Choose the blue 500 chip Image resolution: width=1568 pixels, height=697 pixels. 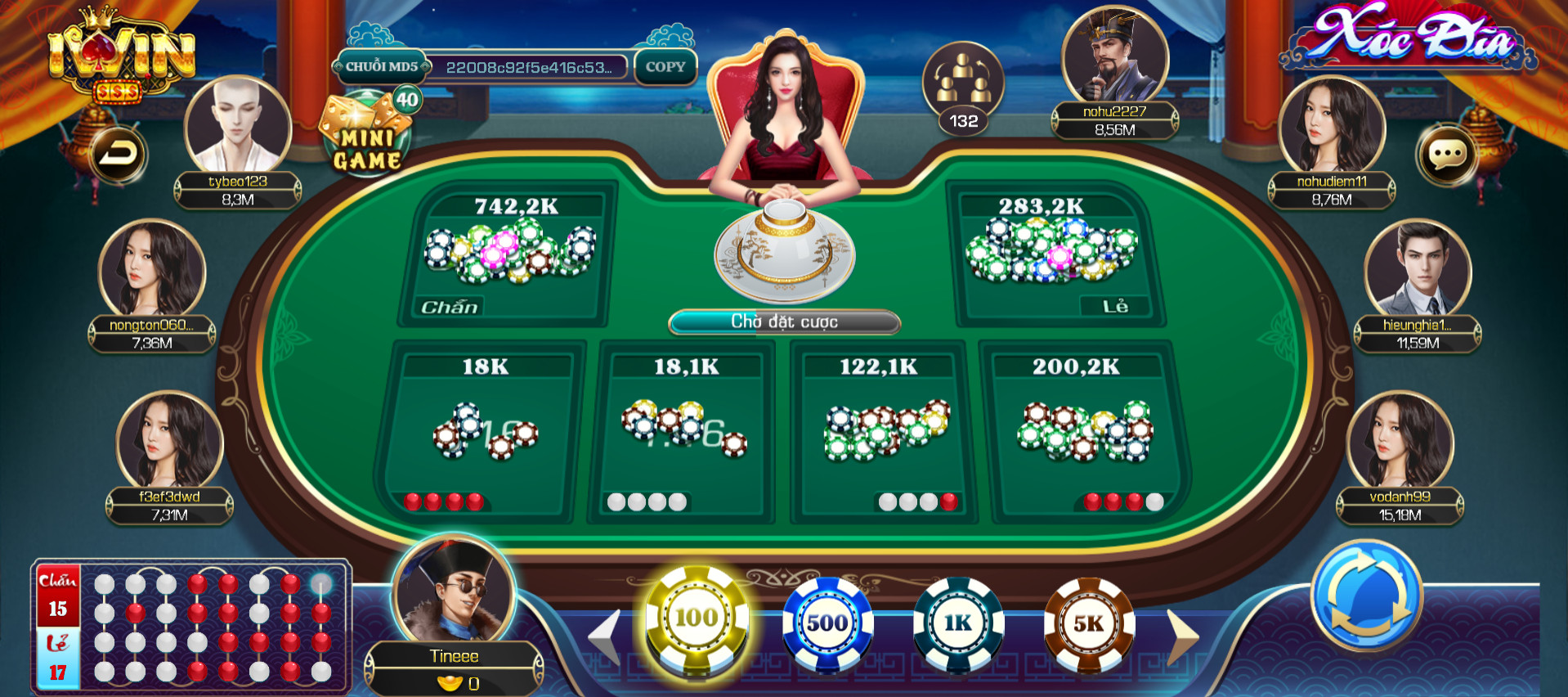tap(827, 623)
